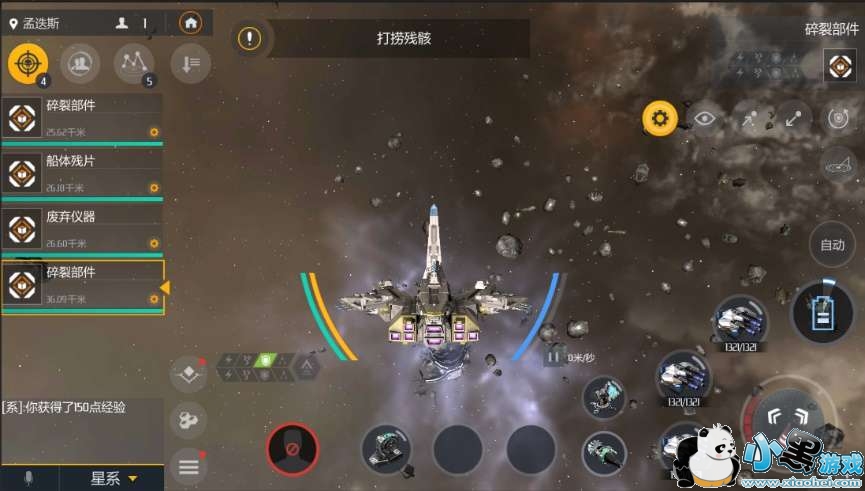Switch to the pilots overview tab

pyautogui.click(x=80, y=64)
